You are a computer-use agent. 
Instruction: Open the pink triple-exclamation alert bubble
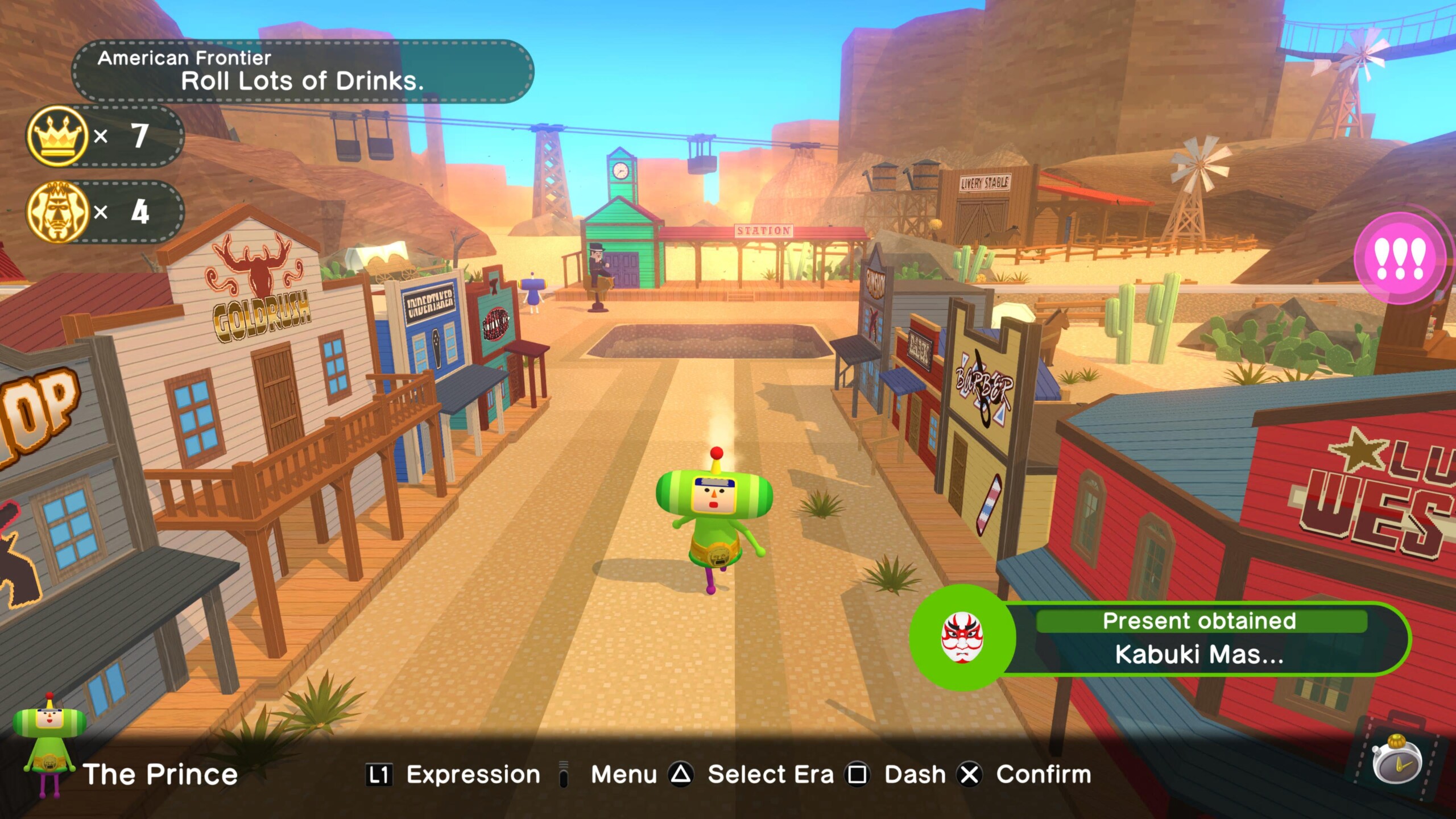click(1400, 259)
